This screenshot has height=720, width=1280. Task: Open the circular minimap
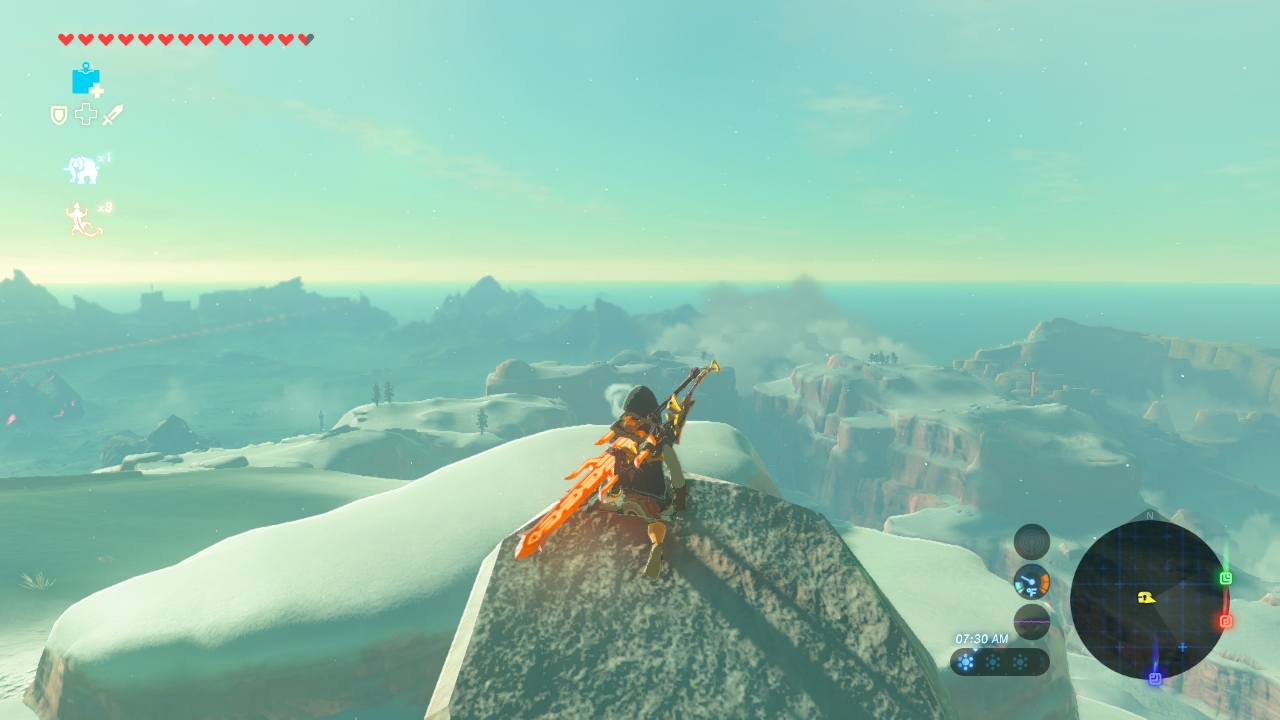pyautogui.click(x=1147, y=599)
